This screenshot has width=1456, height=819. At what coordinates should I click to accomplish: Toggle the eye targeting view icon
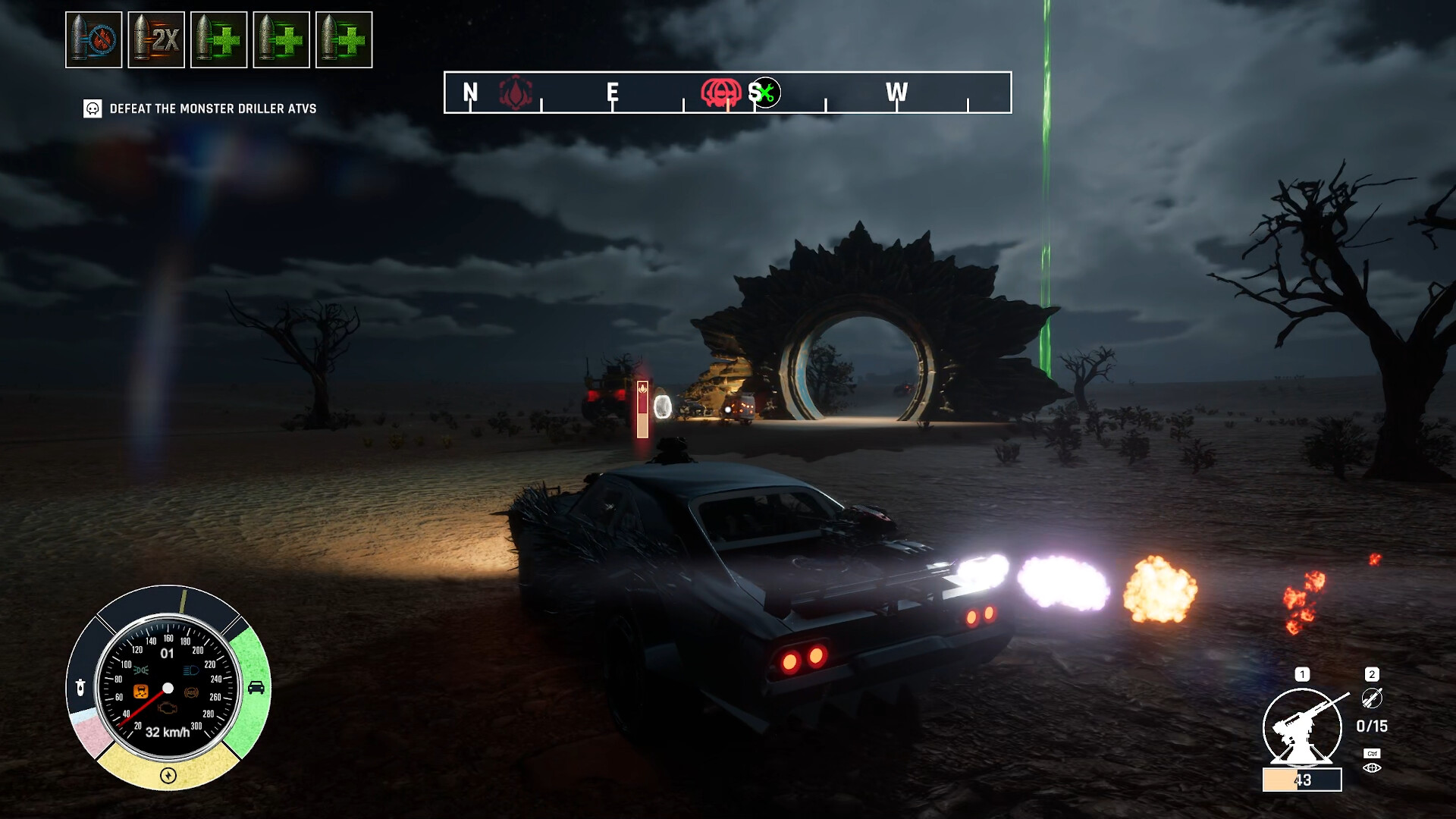1372,768
